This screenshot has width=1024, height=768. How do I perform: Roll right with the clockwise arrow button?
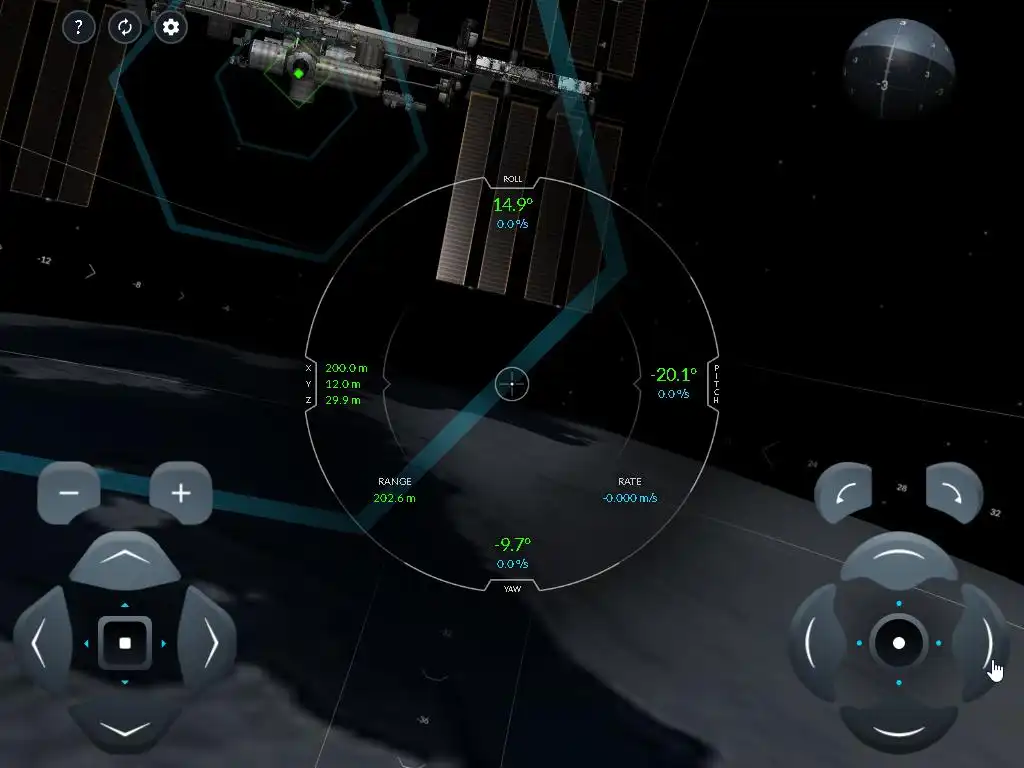click(x=954, y=492)
